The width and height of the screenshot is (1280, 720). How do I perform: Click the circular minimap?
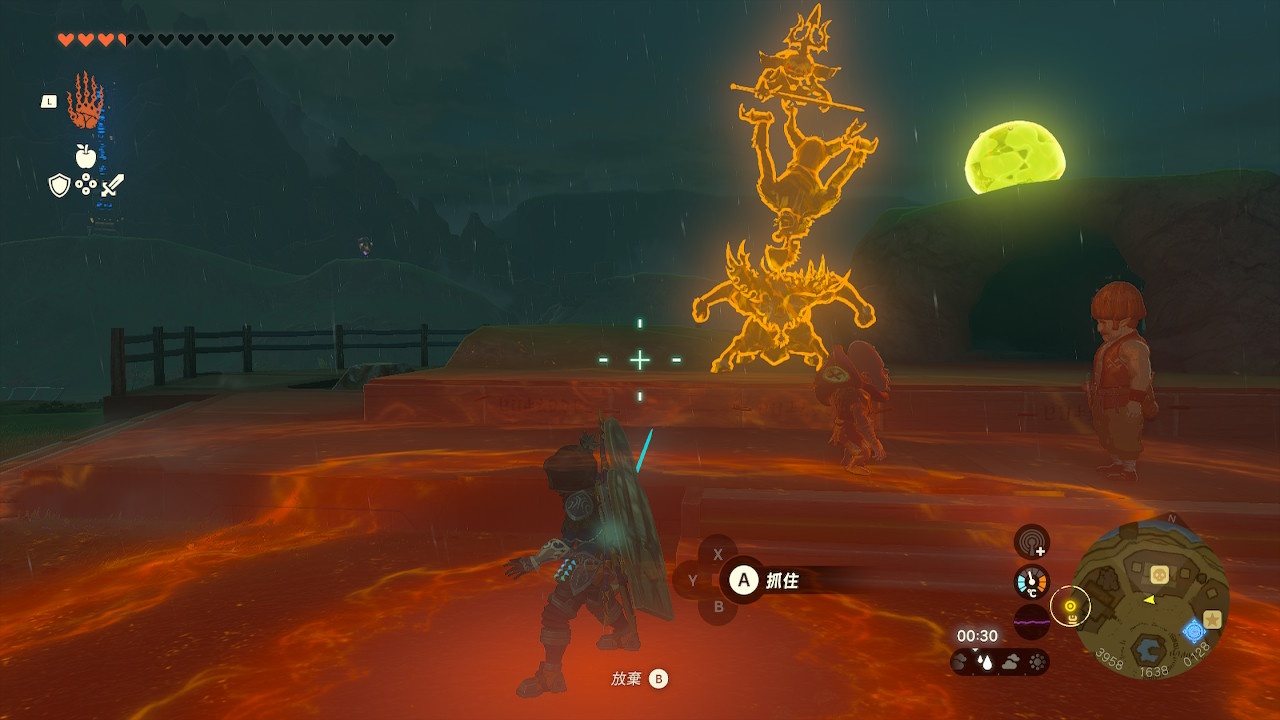(x=1151, y=599)
